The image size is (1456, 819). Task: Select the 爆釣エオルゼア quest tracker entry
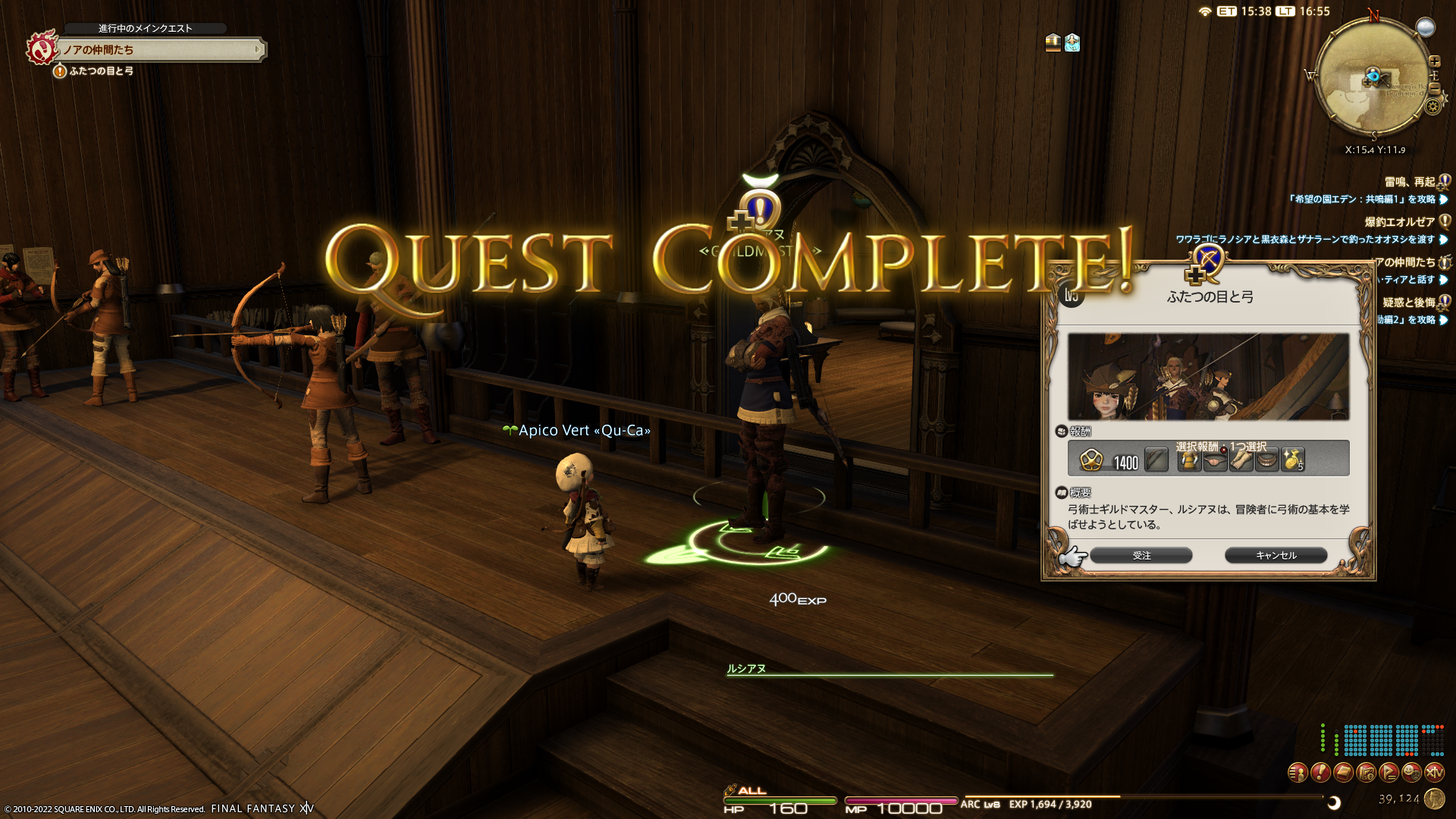[1399, 222]
